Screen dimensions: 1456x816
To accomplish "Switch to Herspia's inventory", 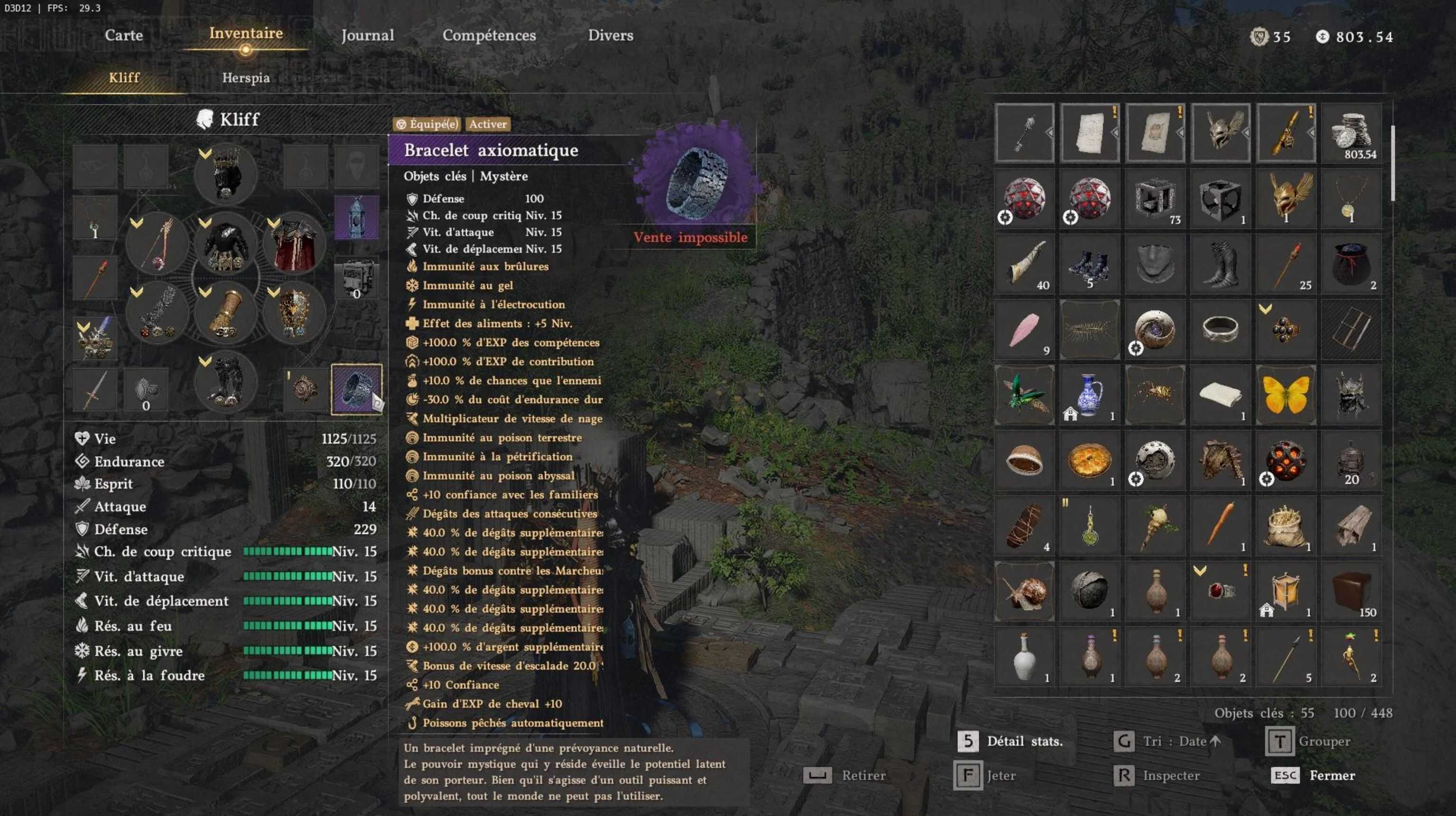I will point(245,77).
